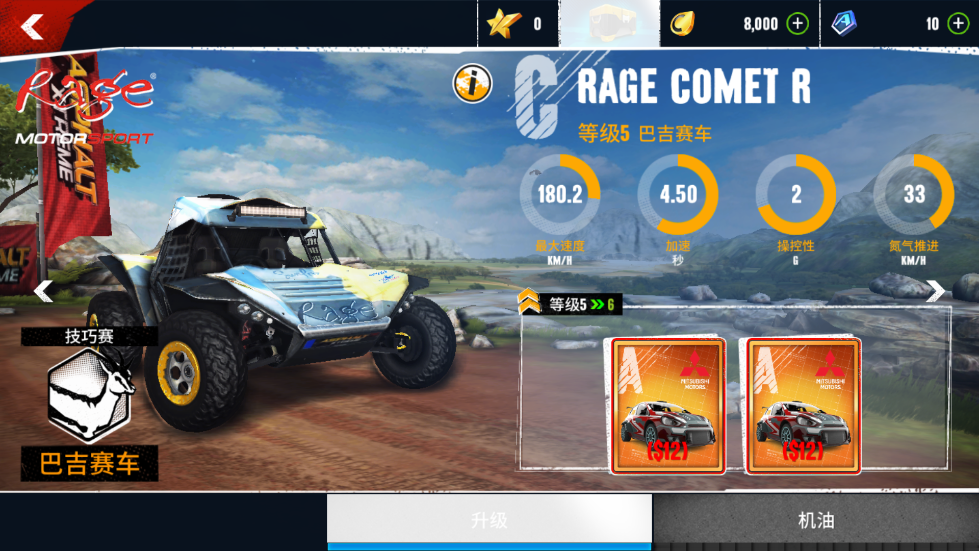The image size is (979, 551).
Task: Select the second Mitsubishi upgrade card
Action: pos(803,405)
